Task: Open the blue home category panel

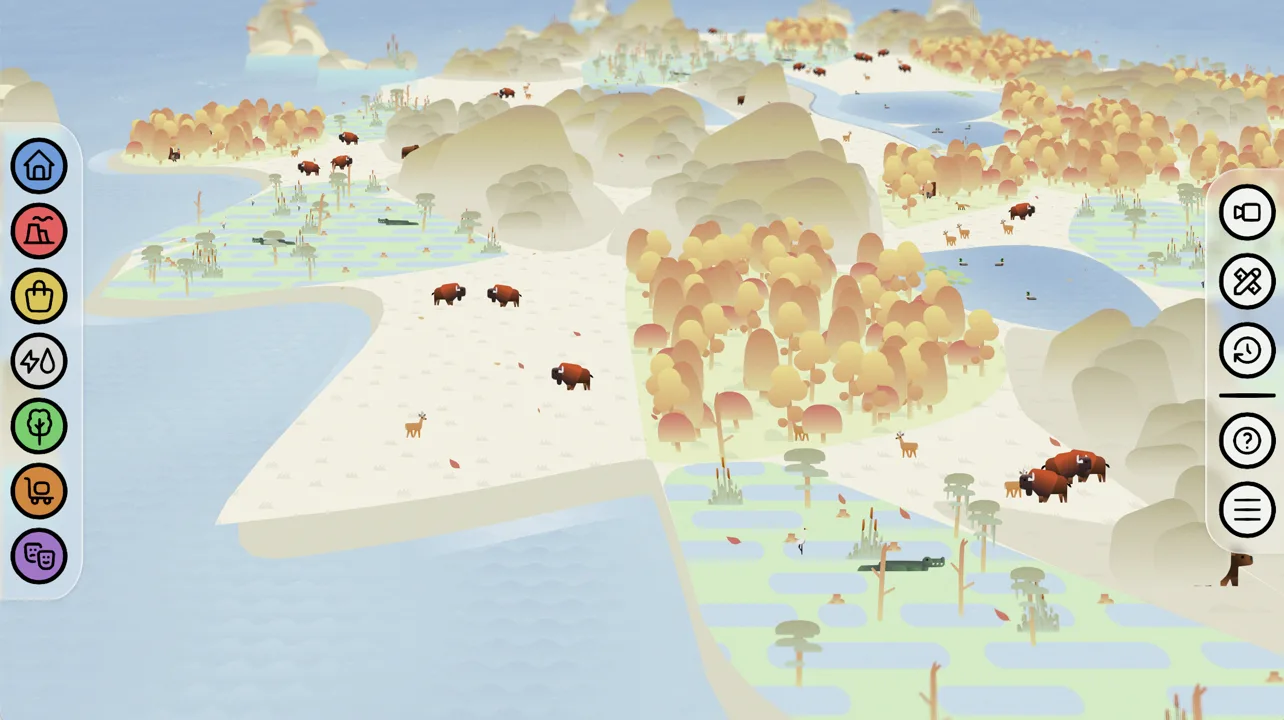Action: pos(38,166)
